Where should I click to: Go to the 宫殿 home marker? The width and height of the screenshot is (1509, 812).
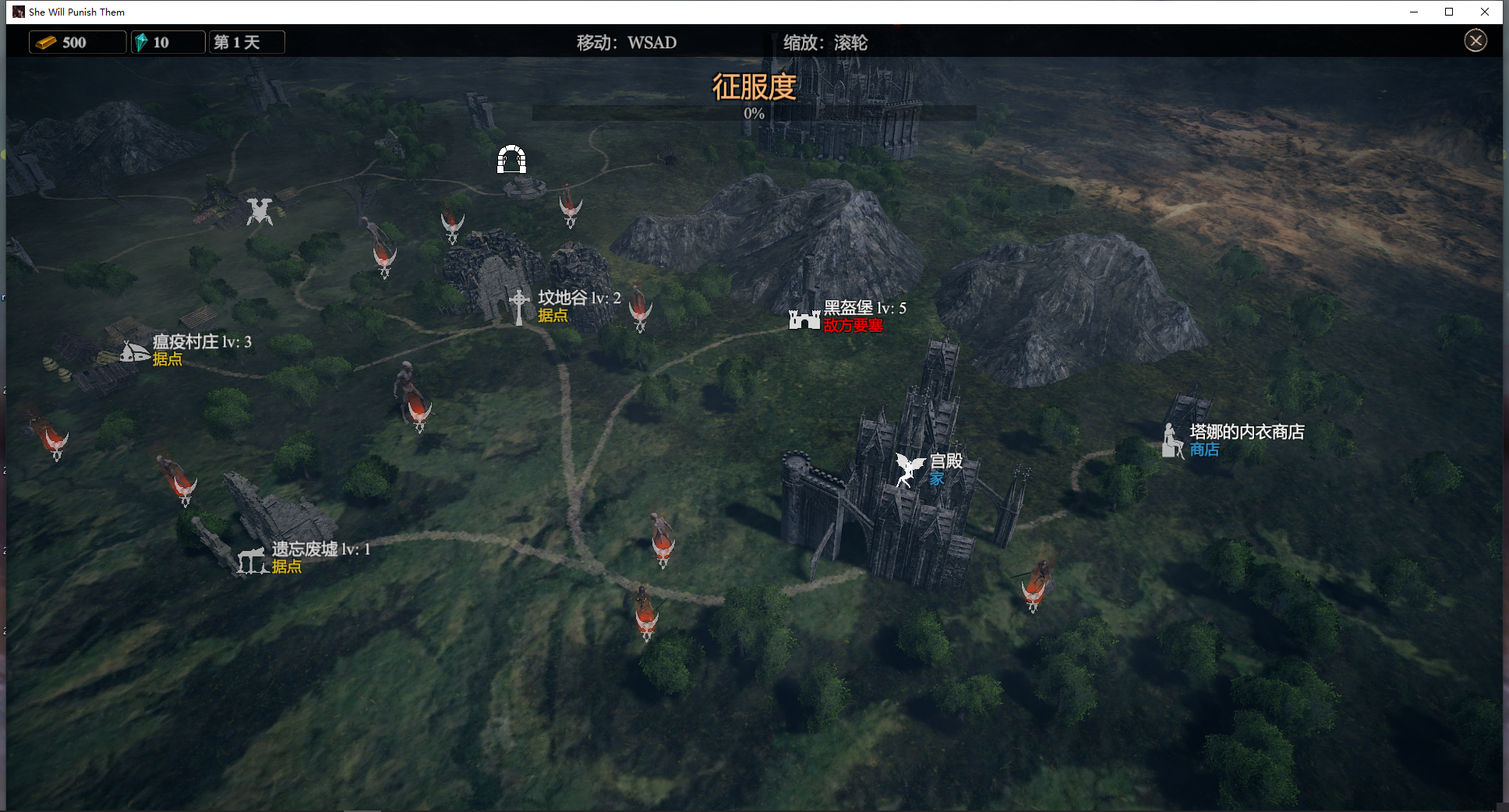point(909,469)
